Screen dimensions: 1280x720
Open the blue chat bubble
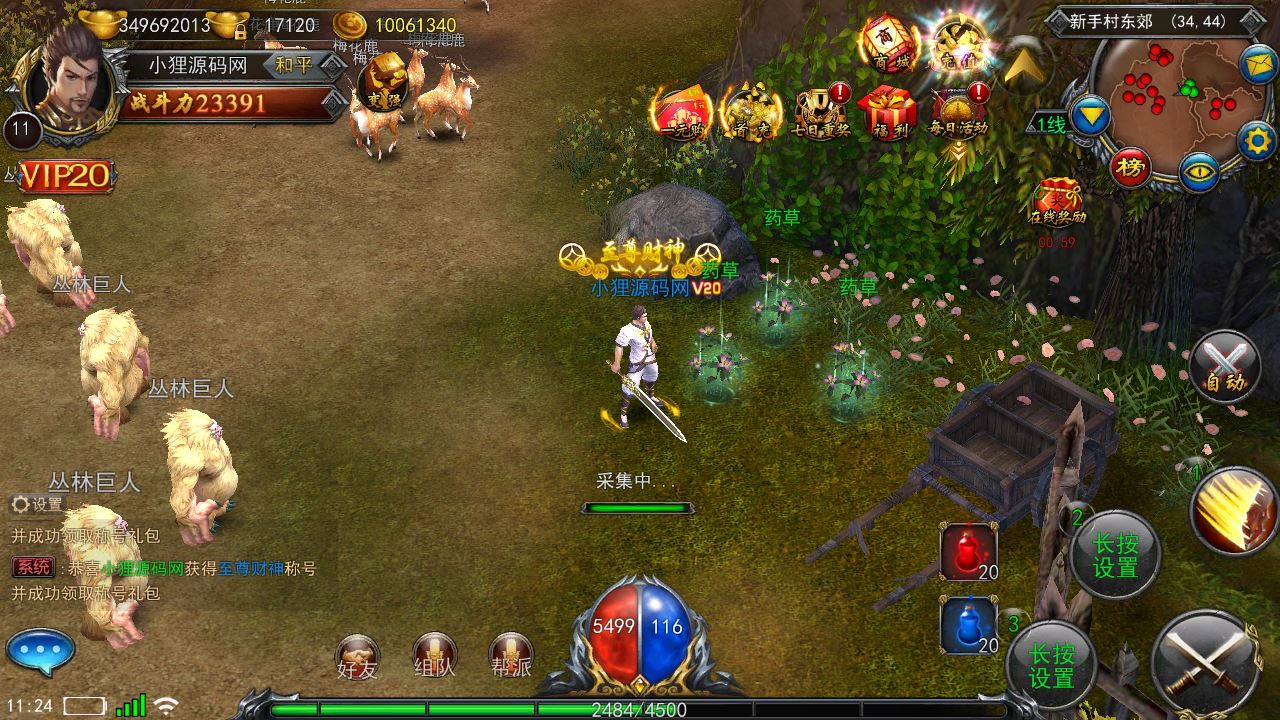pyautogui.click(x=40, y=653)
